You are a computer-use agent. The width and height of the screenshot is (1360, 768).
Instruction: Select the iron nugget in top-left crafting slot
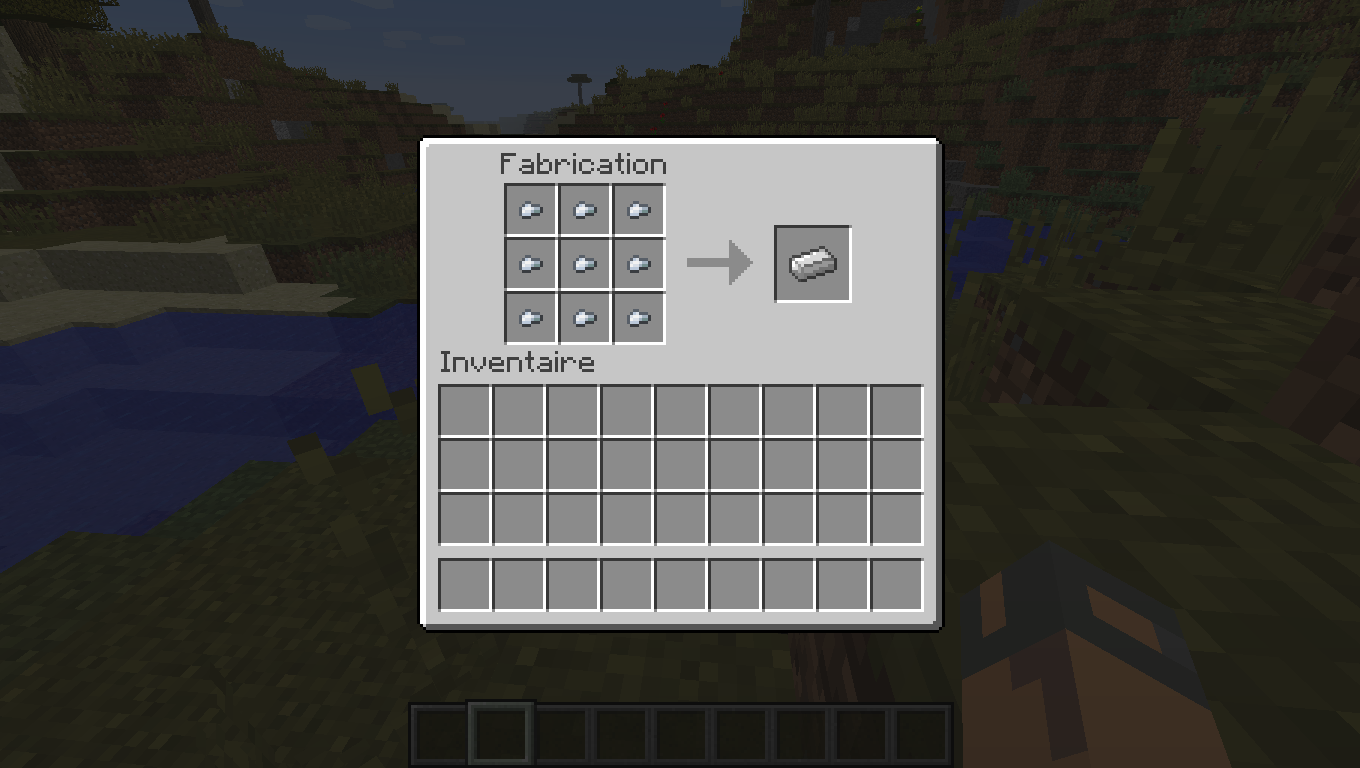[x=531, y=210]
